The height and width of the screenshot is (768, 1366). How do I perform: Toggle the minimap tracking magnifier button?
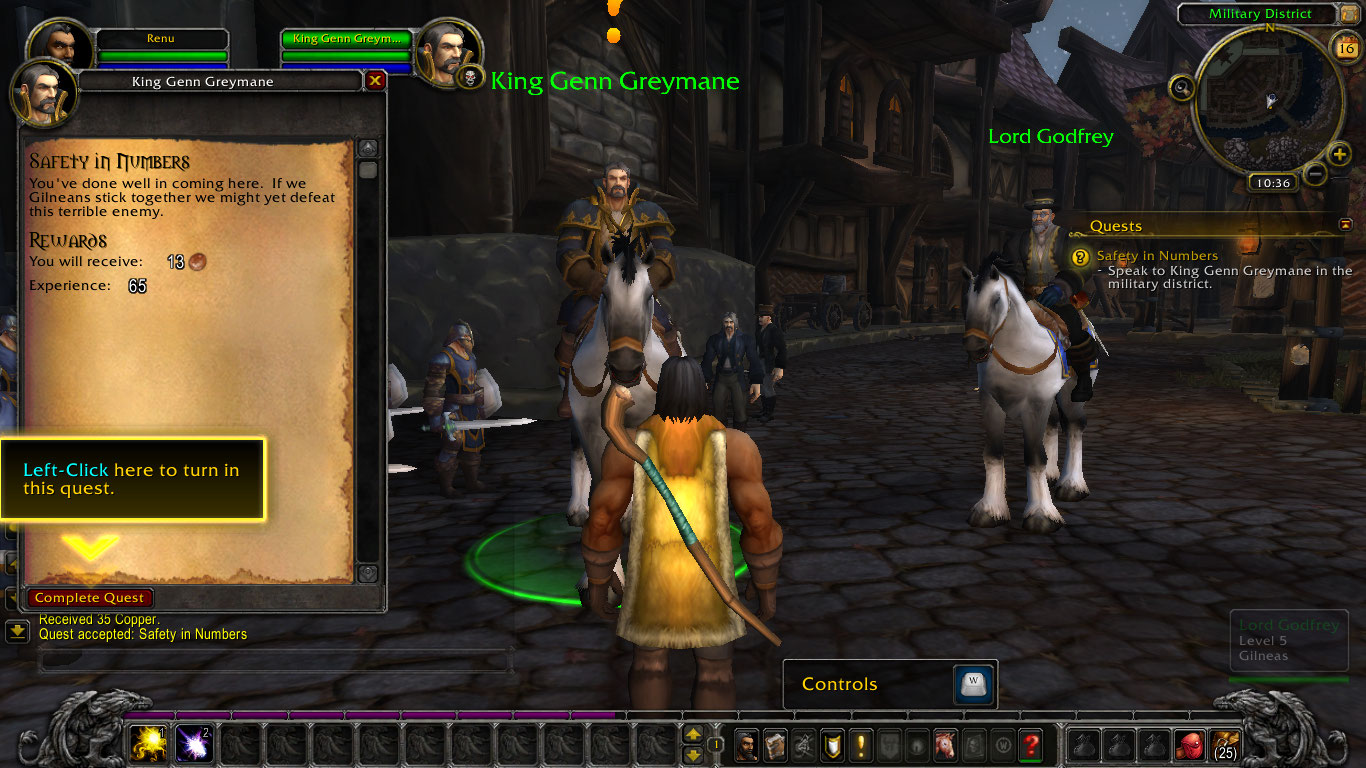tap(1183, 88)
